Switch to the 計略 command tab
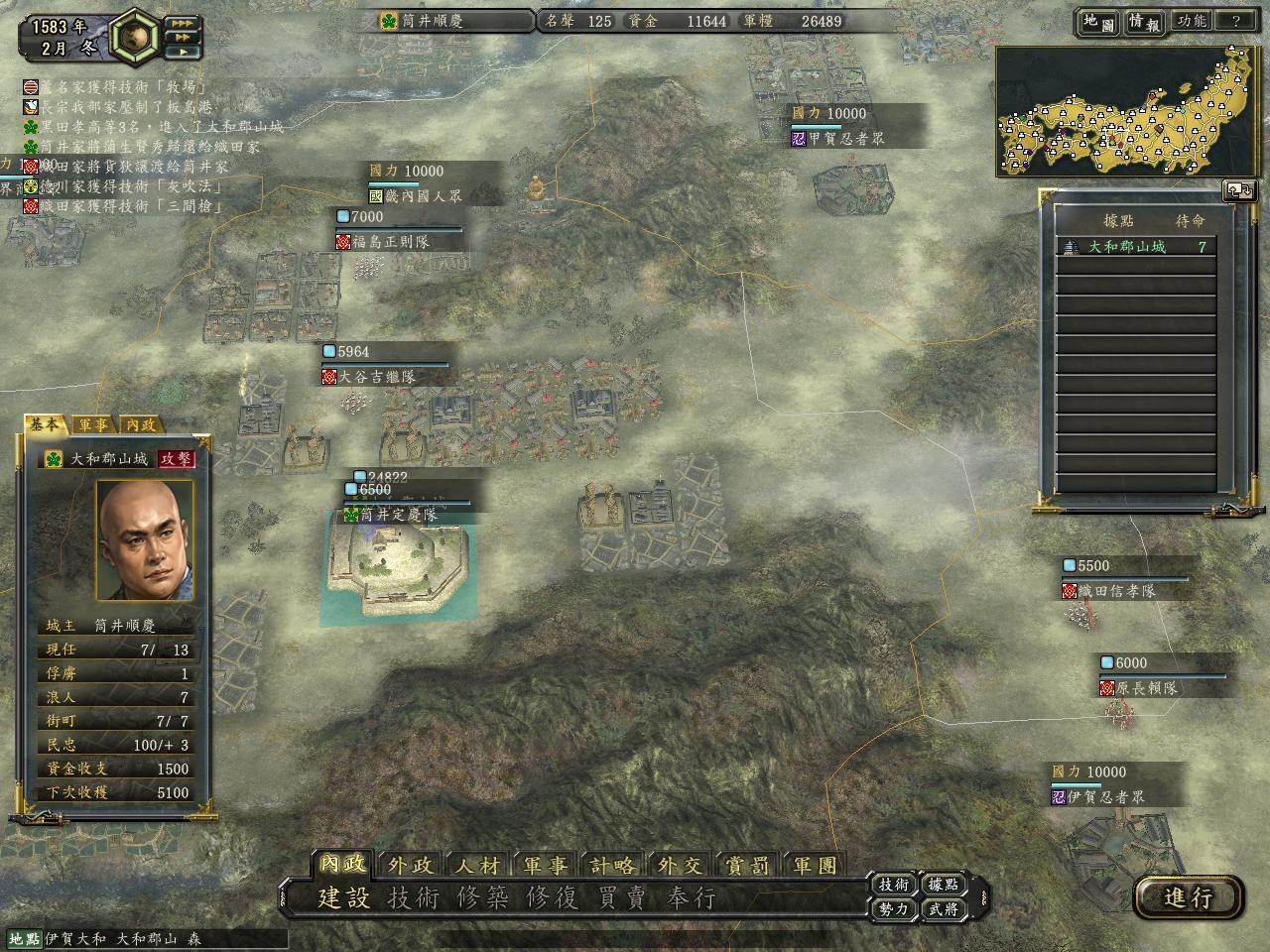 612,865
